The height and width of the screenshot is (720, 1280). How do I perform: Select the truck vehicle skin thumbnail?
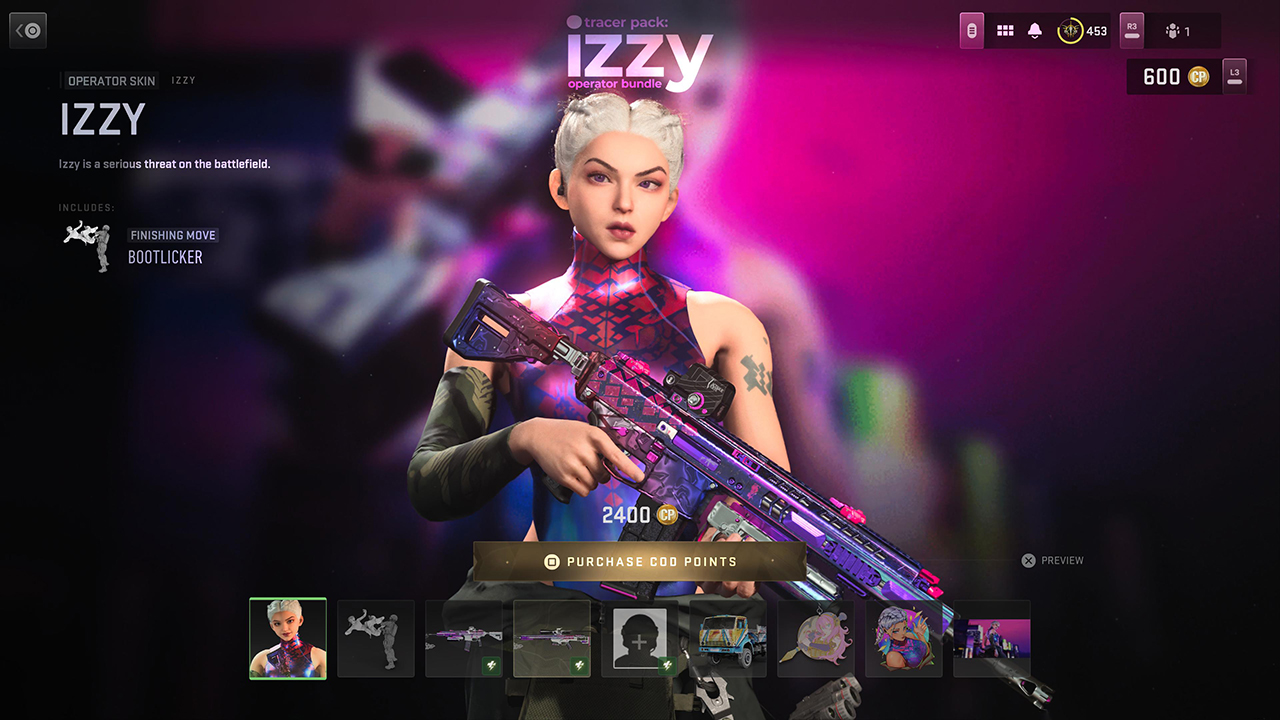click(x=728, y=639)
